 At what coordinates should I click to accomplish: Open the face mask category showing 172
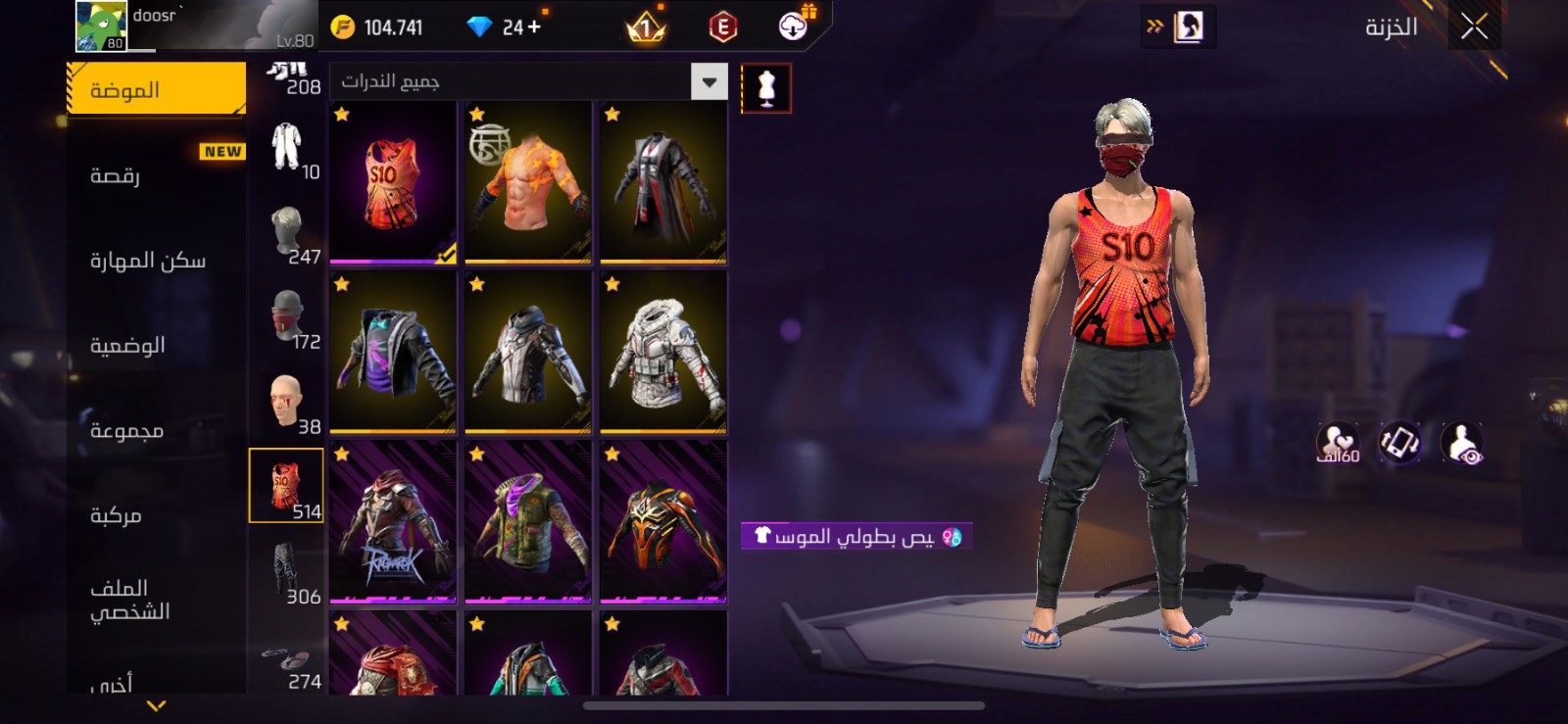click(287, 319)
